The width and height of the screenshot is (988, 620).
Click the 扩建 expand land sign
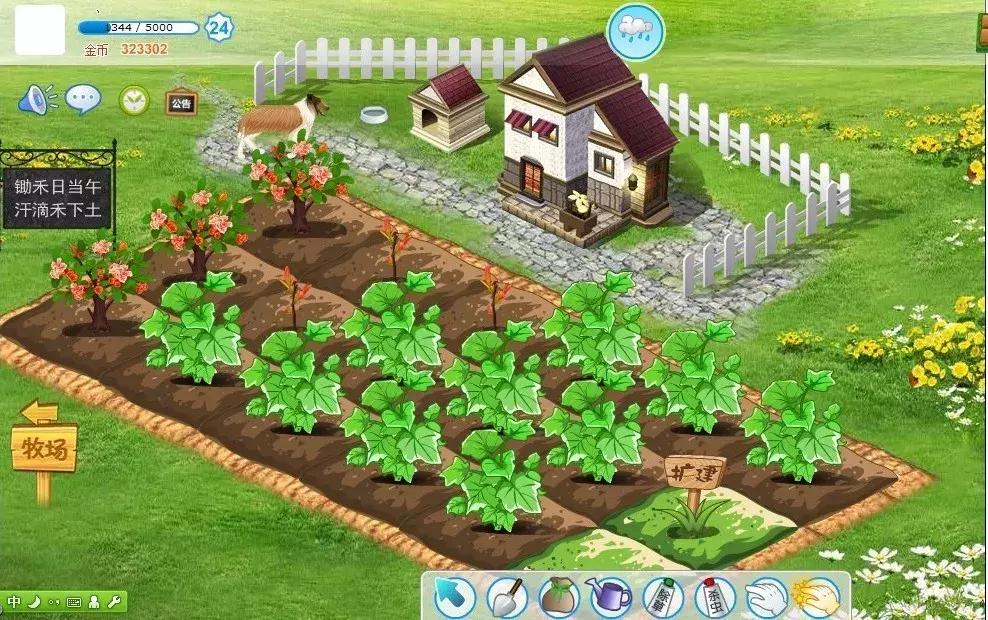click(x=694, y=473)
